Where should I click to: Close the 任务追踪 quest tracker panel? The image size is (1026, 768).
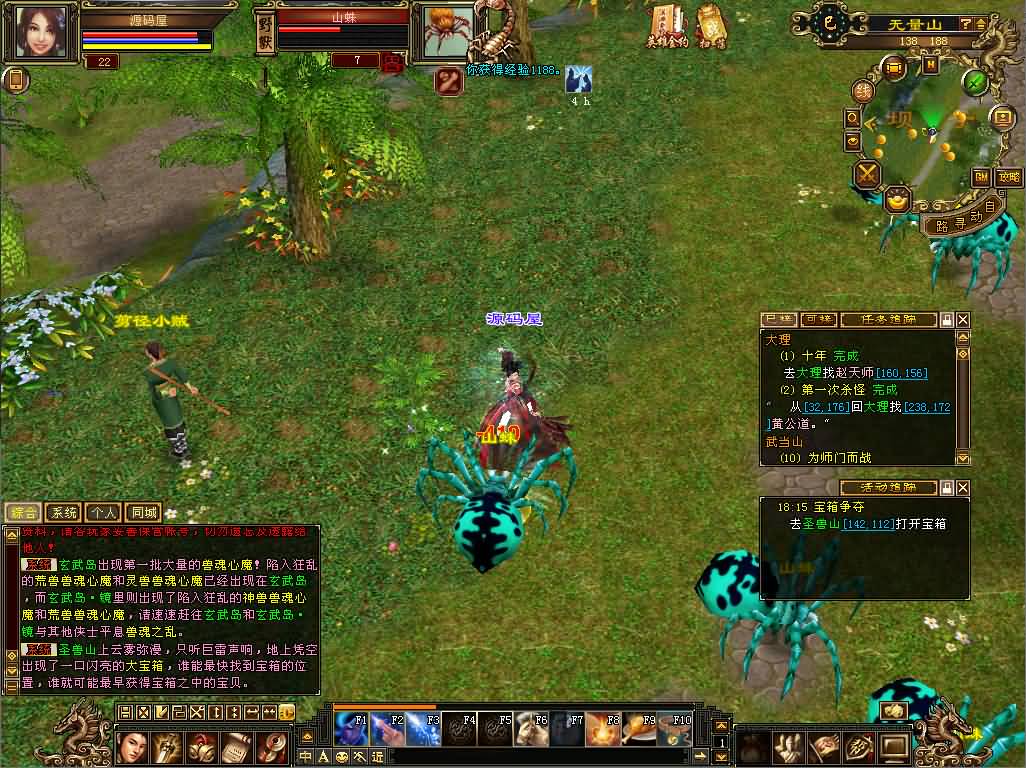pyautogui.click(x=963, y=319)
